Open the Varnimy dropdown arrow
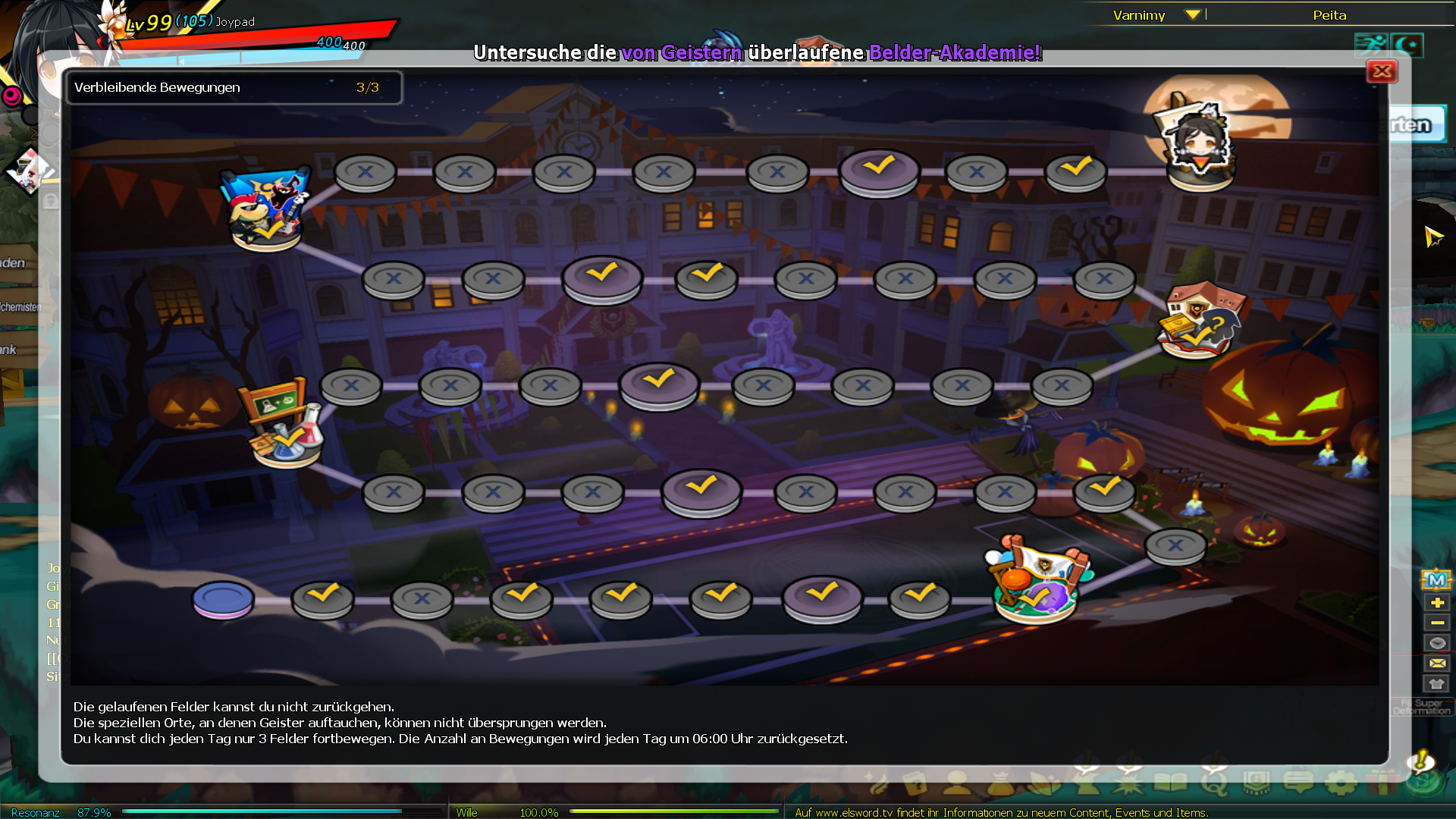Image resolution: width=1456 pixels, height=819 pixels. [x=1192, y=14]
